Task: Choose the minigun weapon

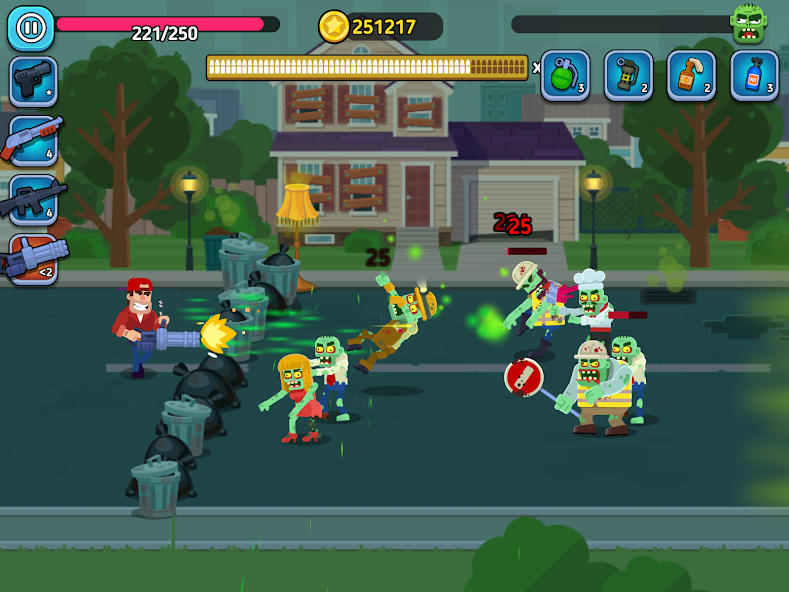Action: (x=33, y=259)
